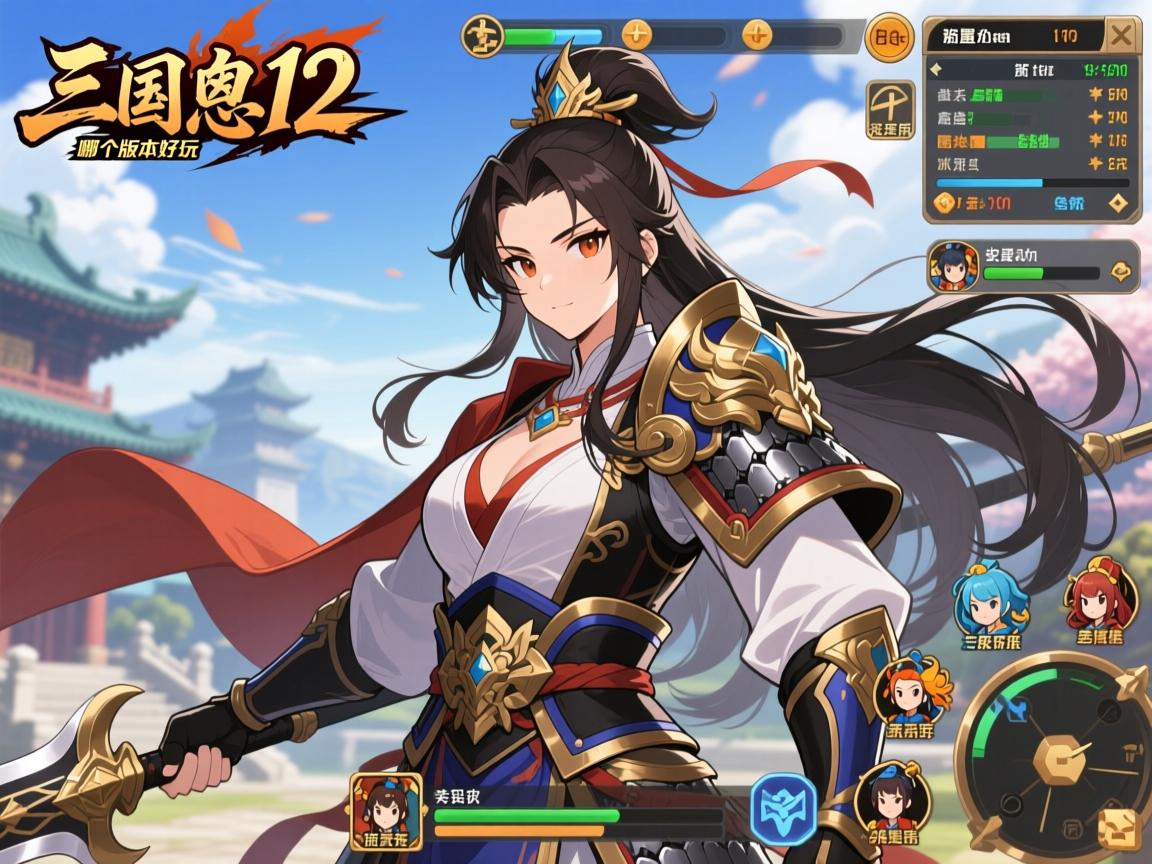The width and height of the screenshot is (1152, 864).
Task: Click the gold diamond in the stats panel's bottom-right corner
Action: pyautogui.click(x=1117, y=203)
